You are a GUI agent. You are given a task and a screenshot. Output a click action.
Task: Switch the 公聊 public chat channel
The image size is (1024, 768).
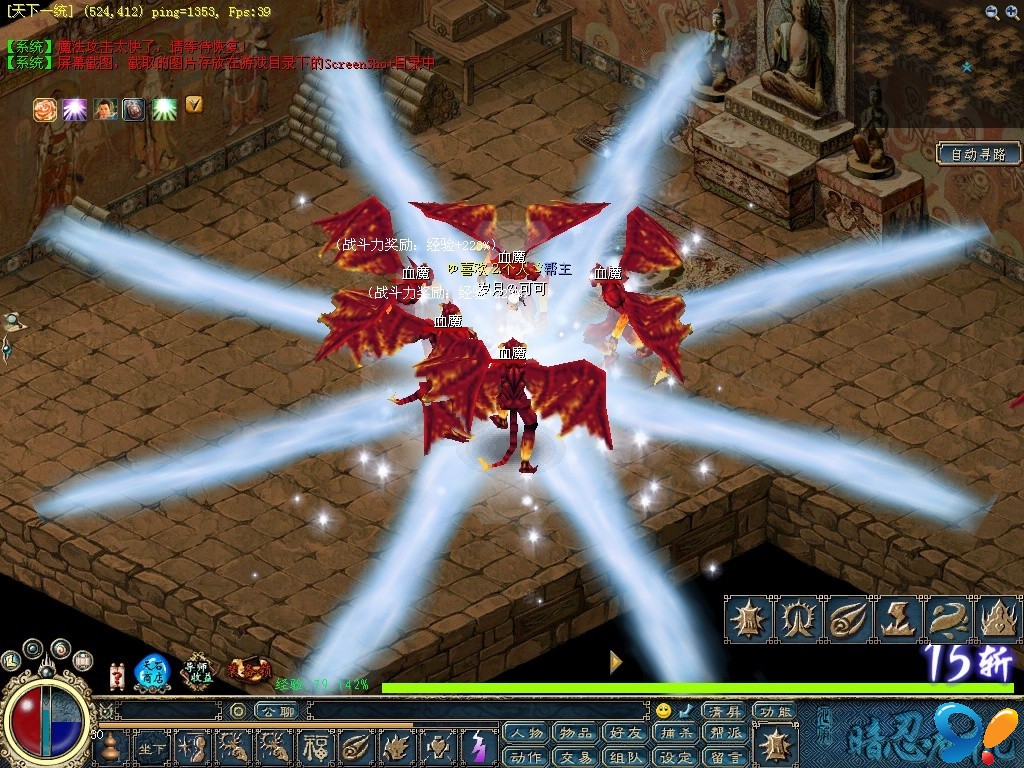[274, 711]
